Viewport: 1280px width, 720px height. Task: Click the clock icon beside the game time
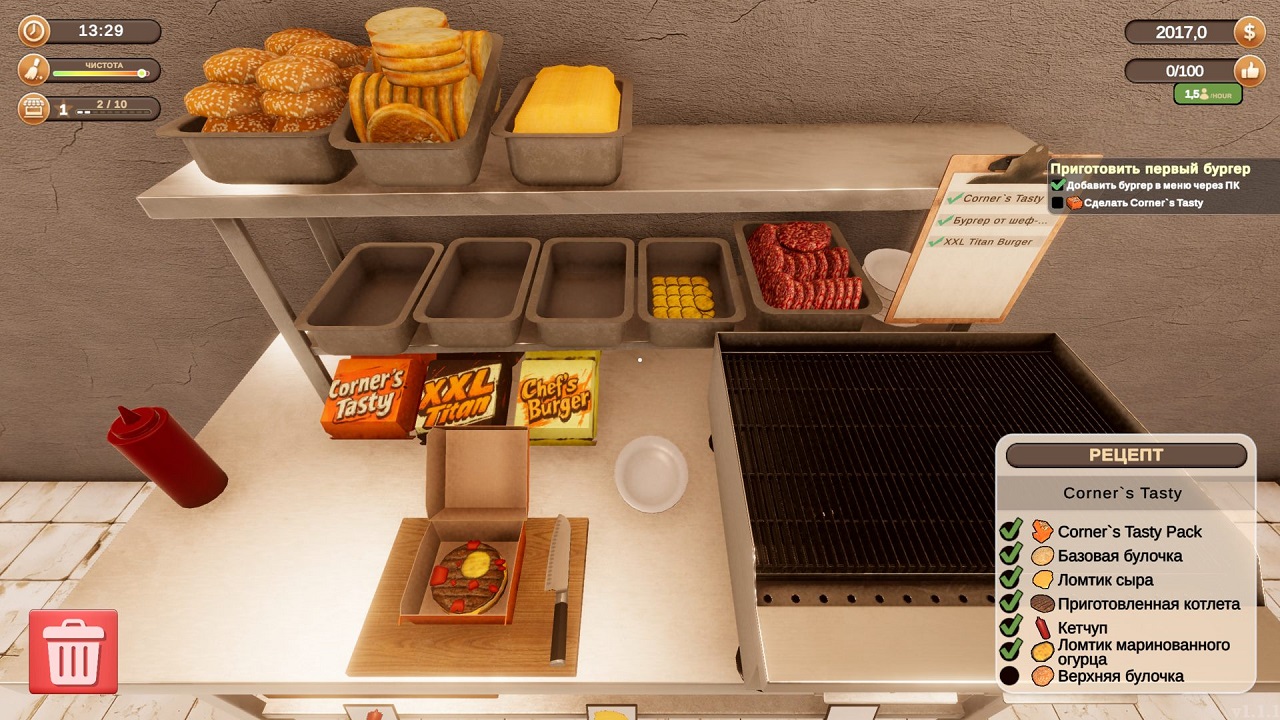coord(33,31)
